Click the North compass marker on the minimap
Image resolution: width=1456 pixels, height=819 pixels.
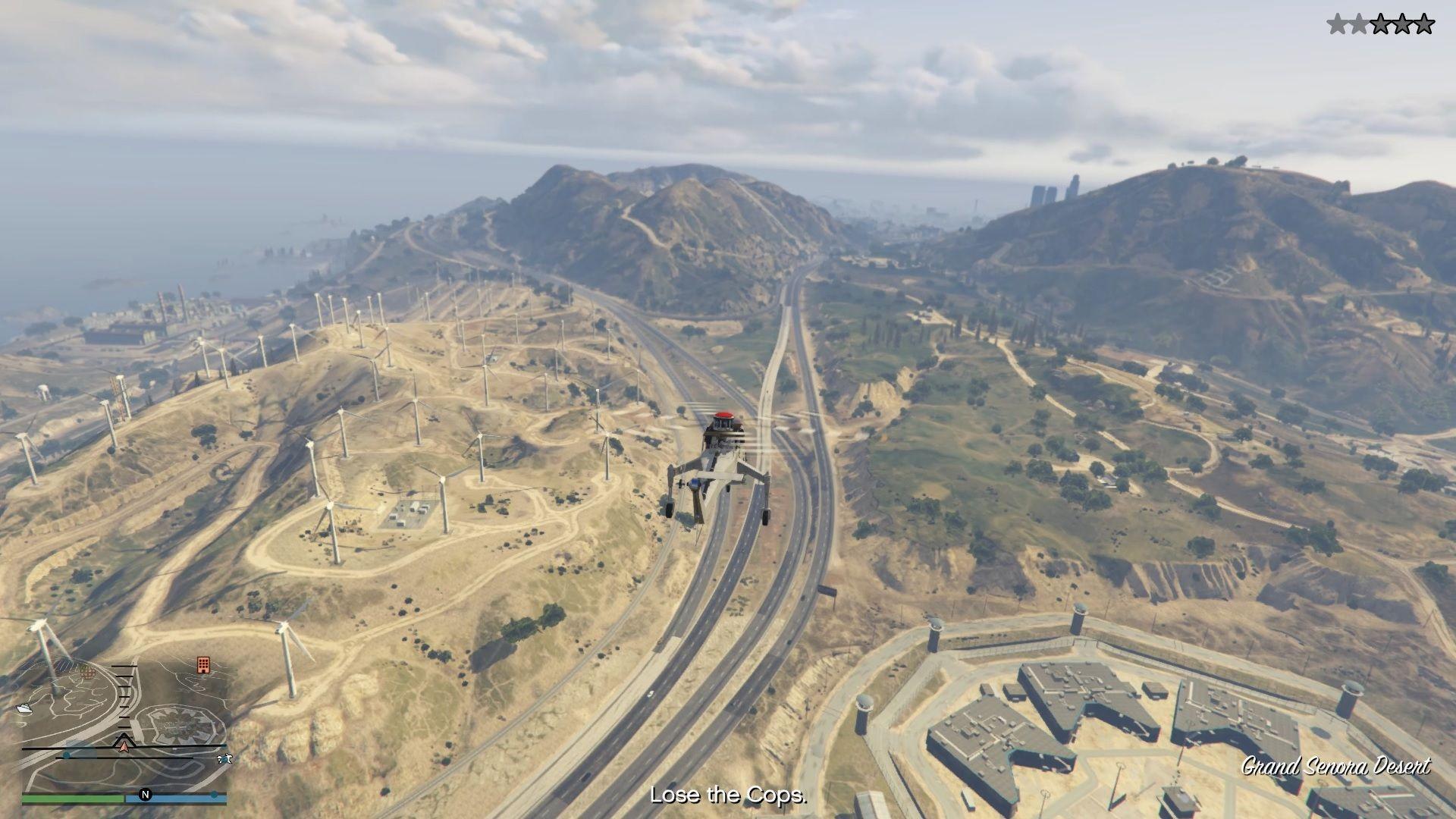coord(145,792)
